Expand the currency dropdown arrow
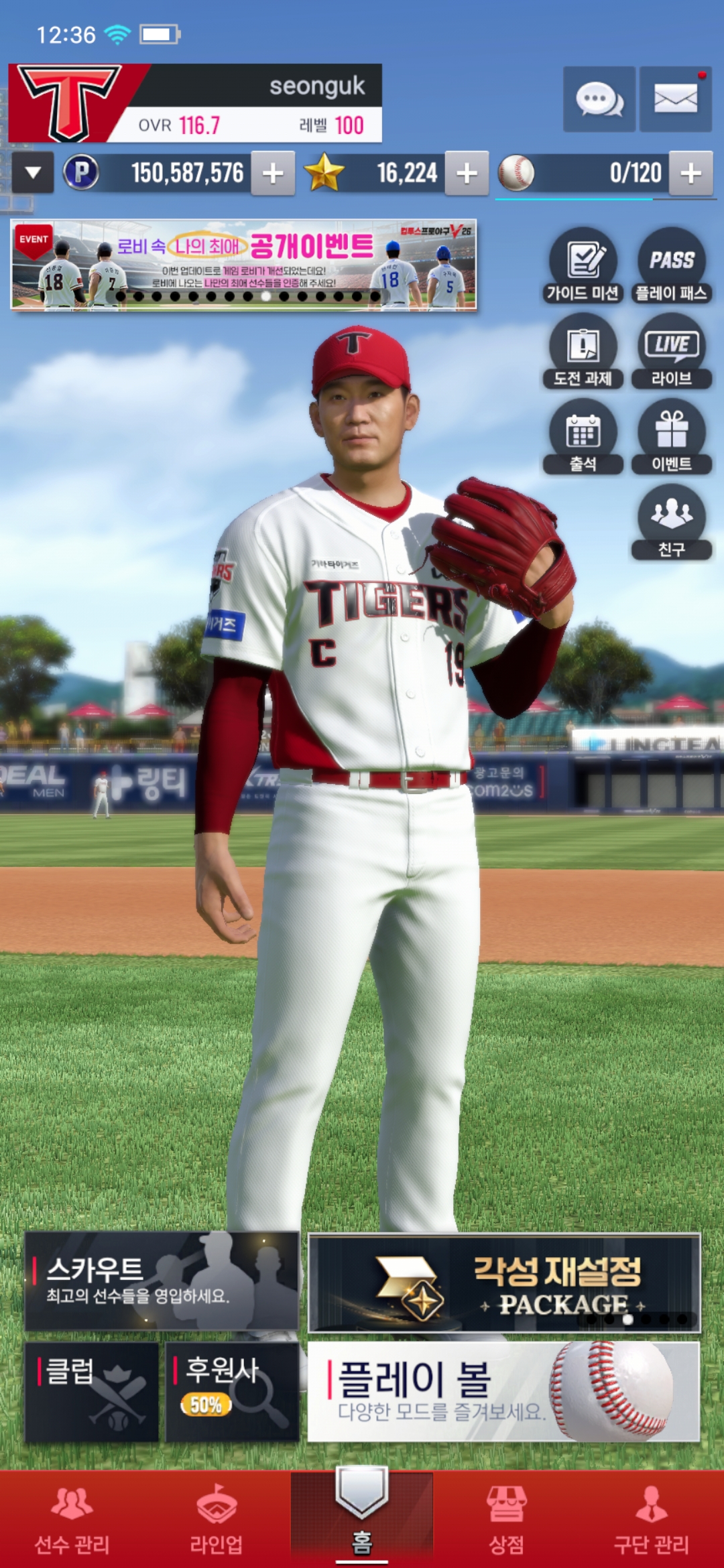 [33, 174]
